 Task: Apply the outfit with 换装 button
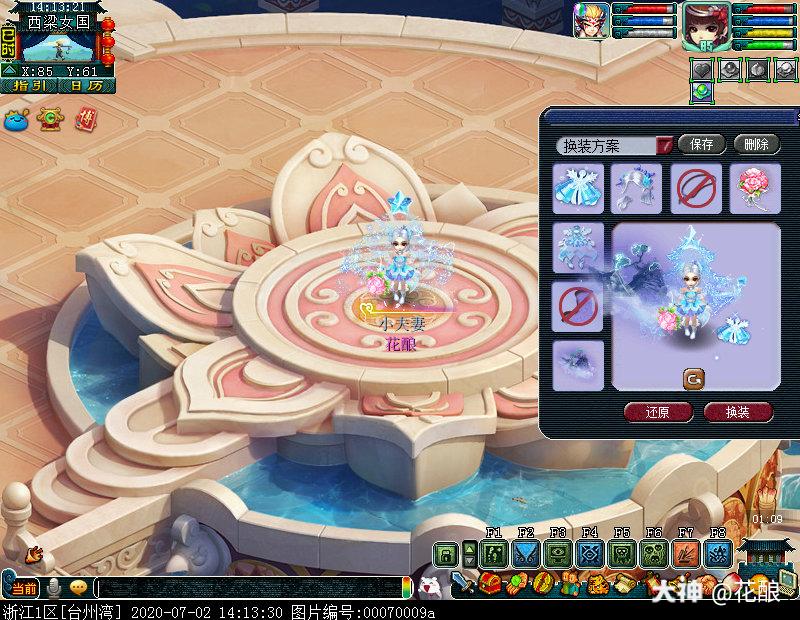click(x=738, y=412)
